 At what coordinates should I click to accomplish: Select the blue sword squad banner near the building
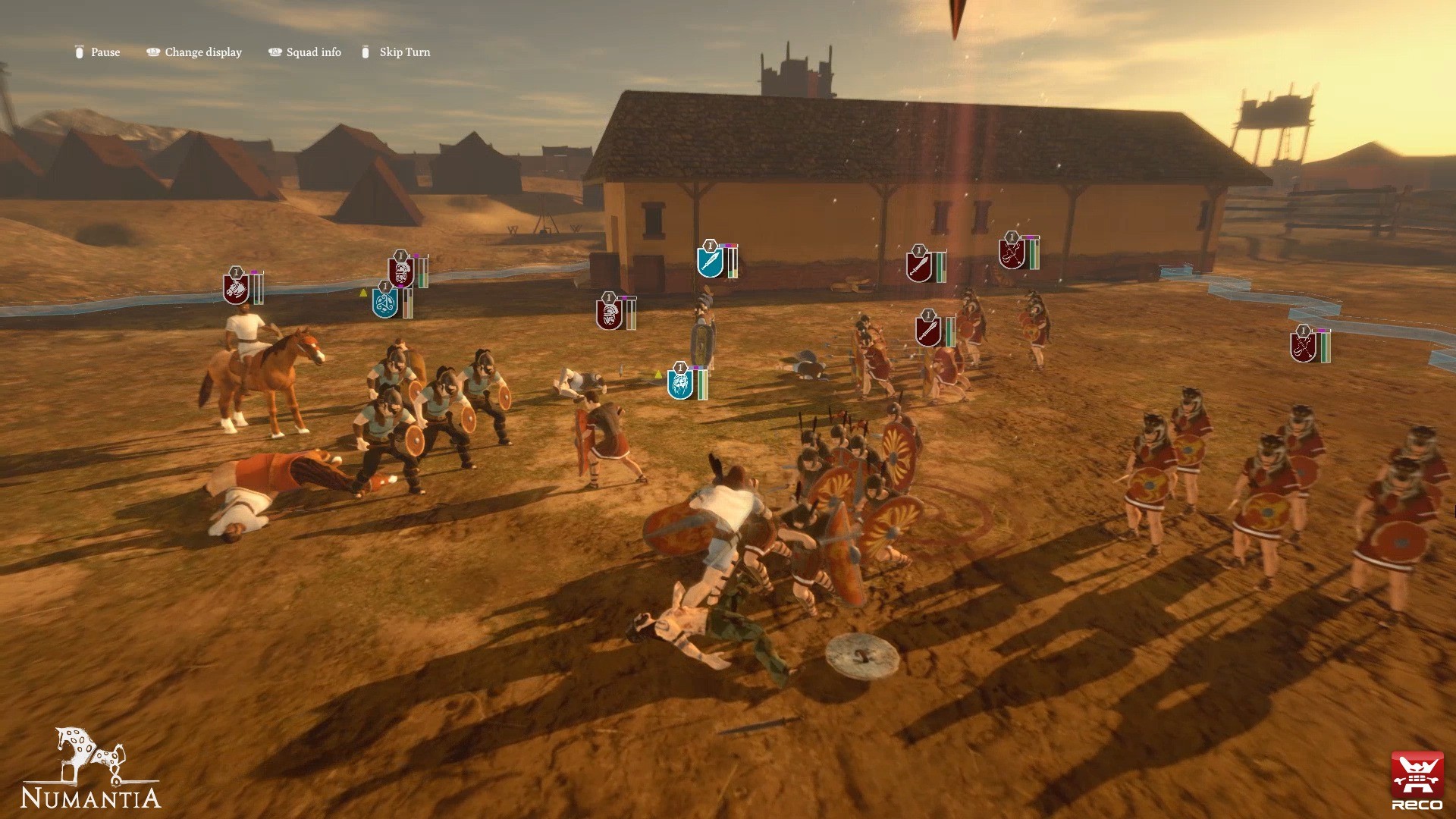[x=710, y=262]
